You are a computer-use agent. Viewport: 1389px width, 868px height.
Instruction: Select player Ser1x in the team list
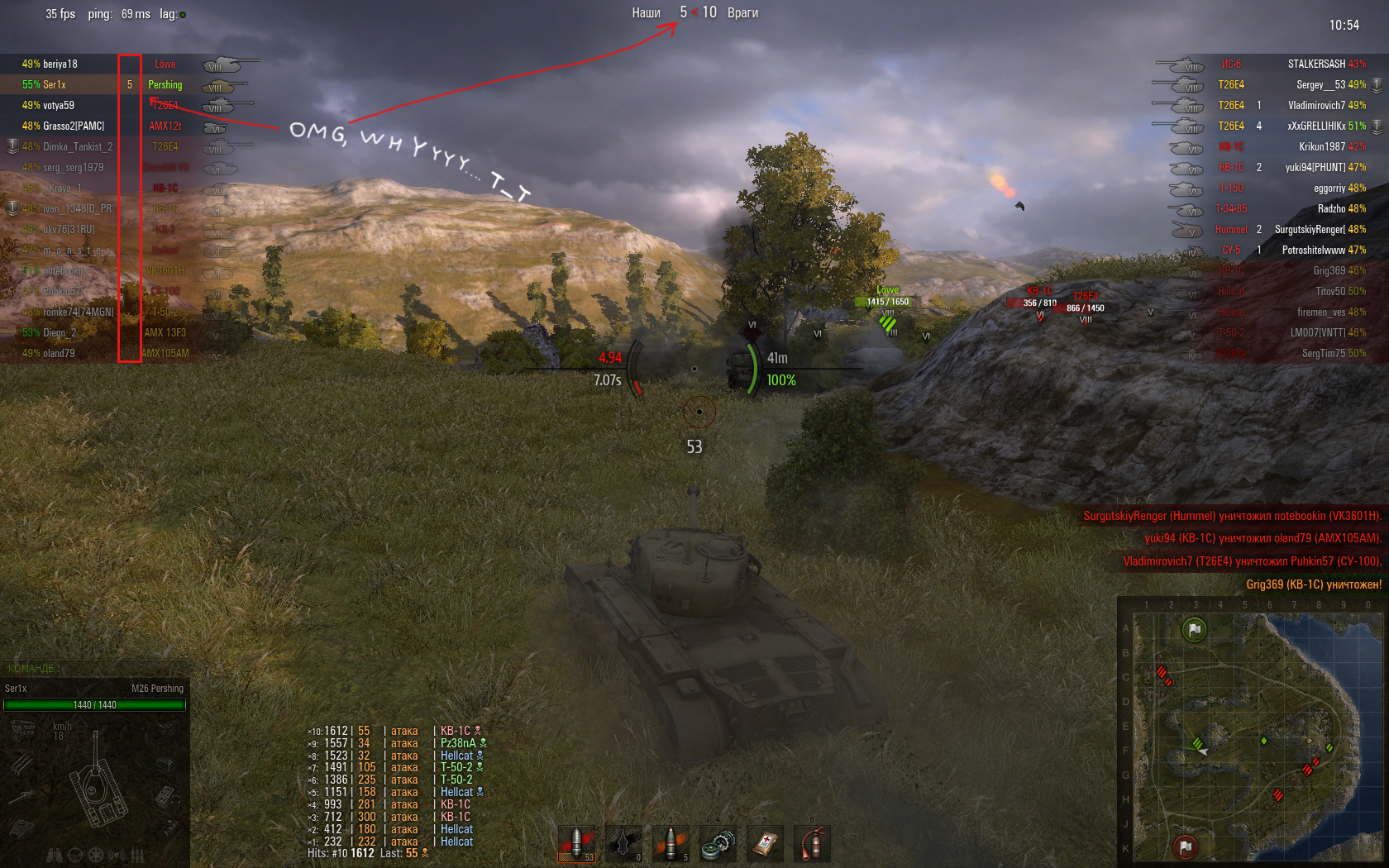(55, 85)
